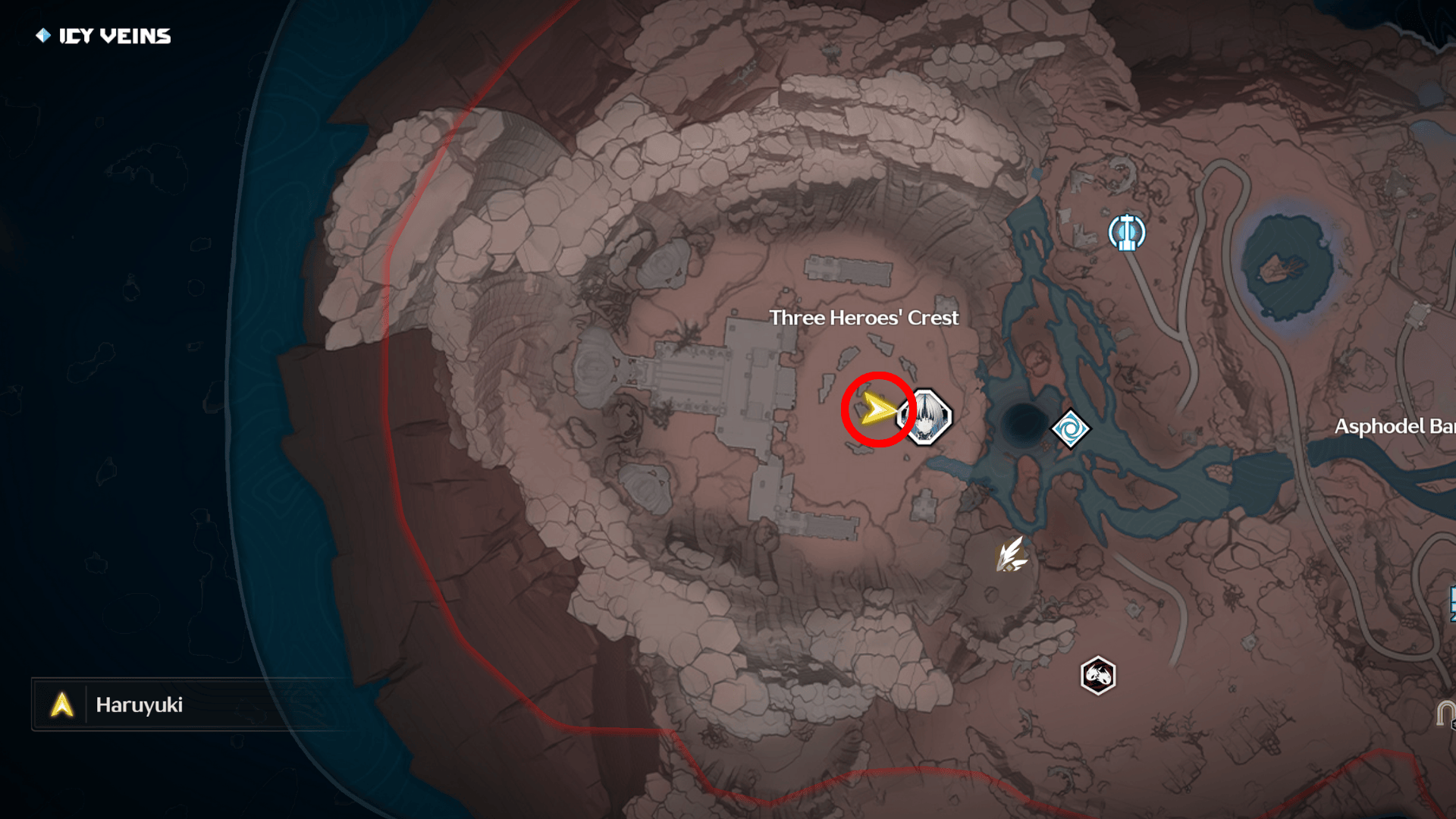Open the blue tower beacon marker
Screen dimensions: 1456x819
1126,232
